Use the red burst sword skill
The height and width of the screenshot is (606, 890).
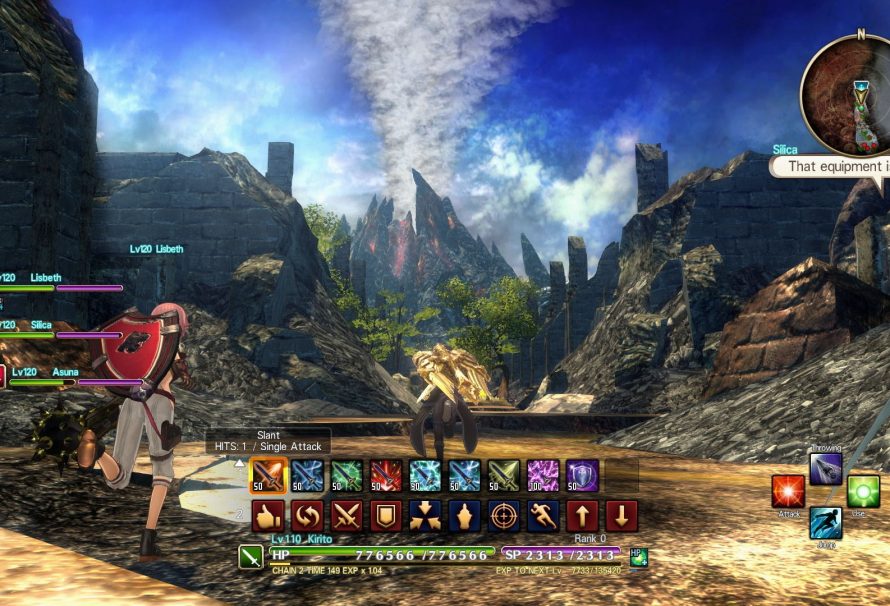pos(386,476)
